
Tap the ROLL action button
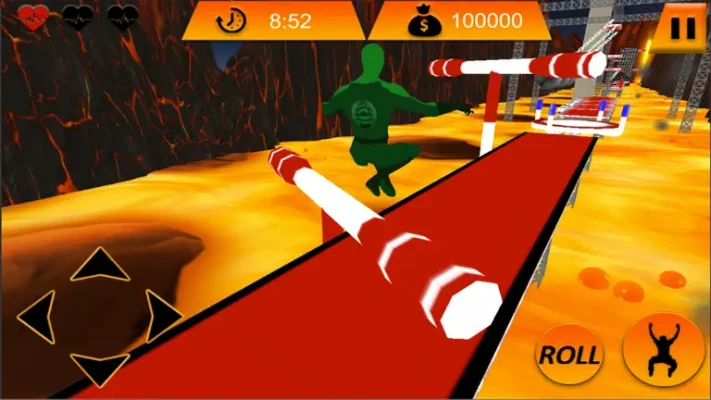coord(570,354)
